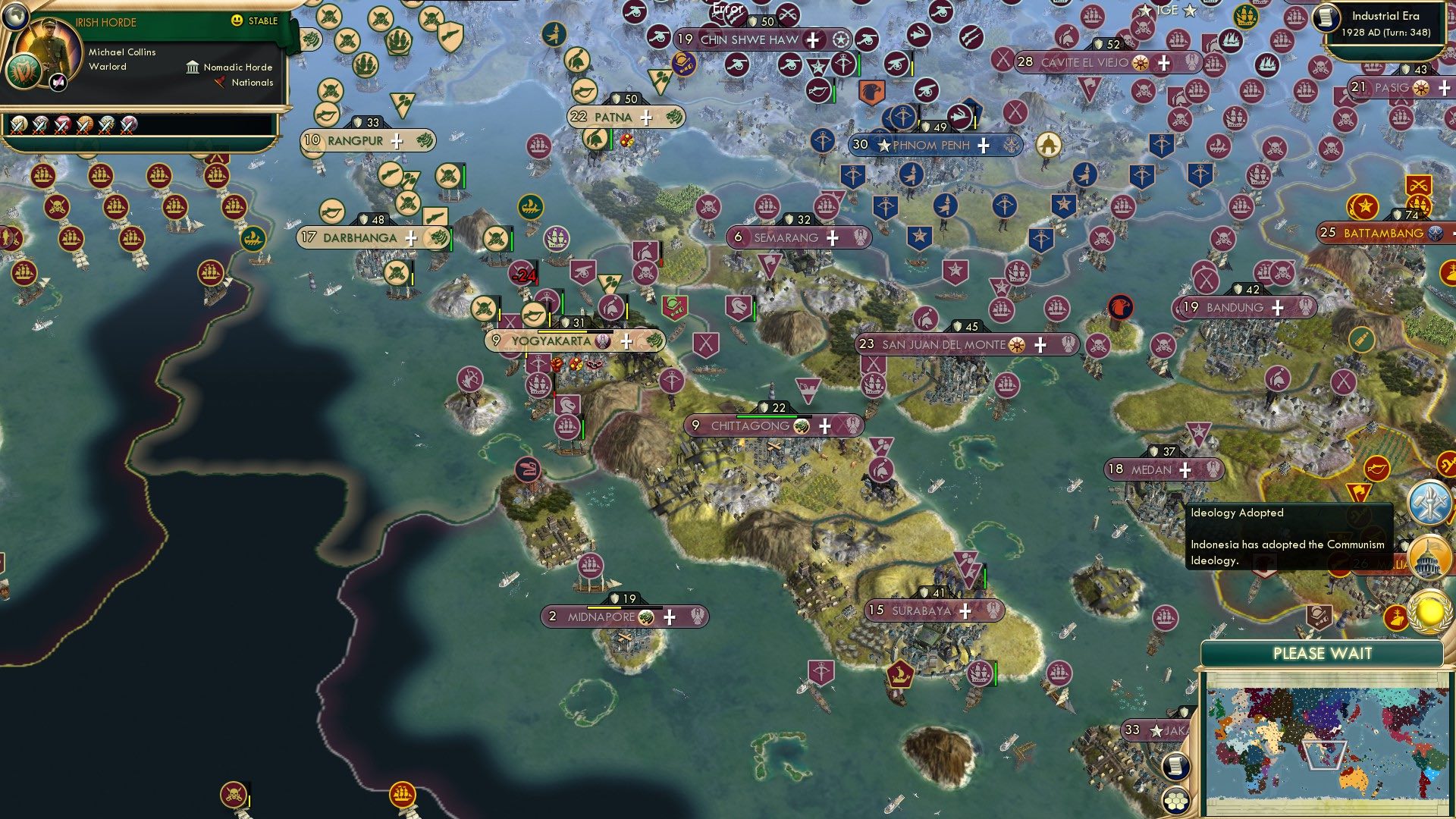Expand the Yogyakarta city banner plus button

626,342
